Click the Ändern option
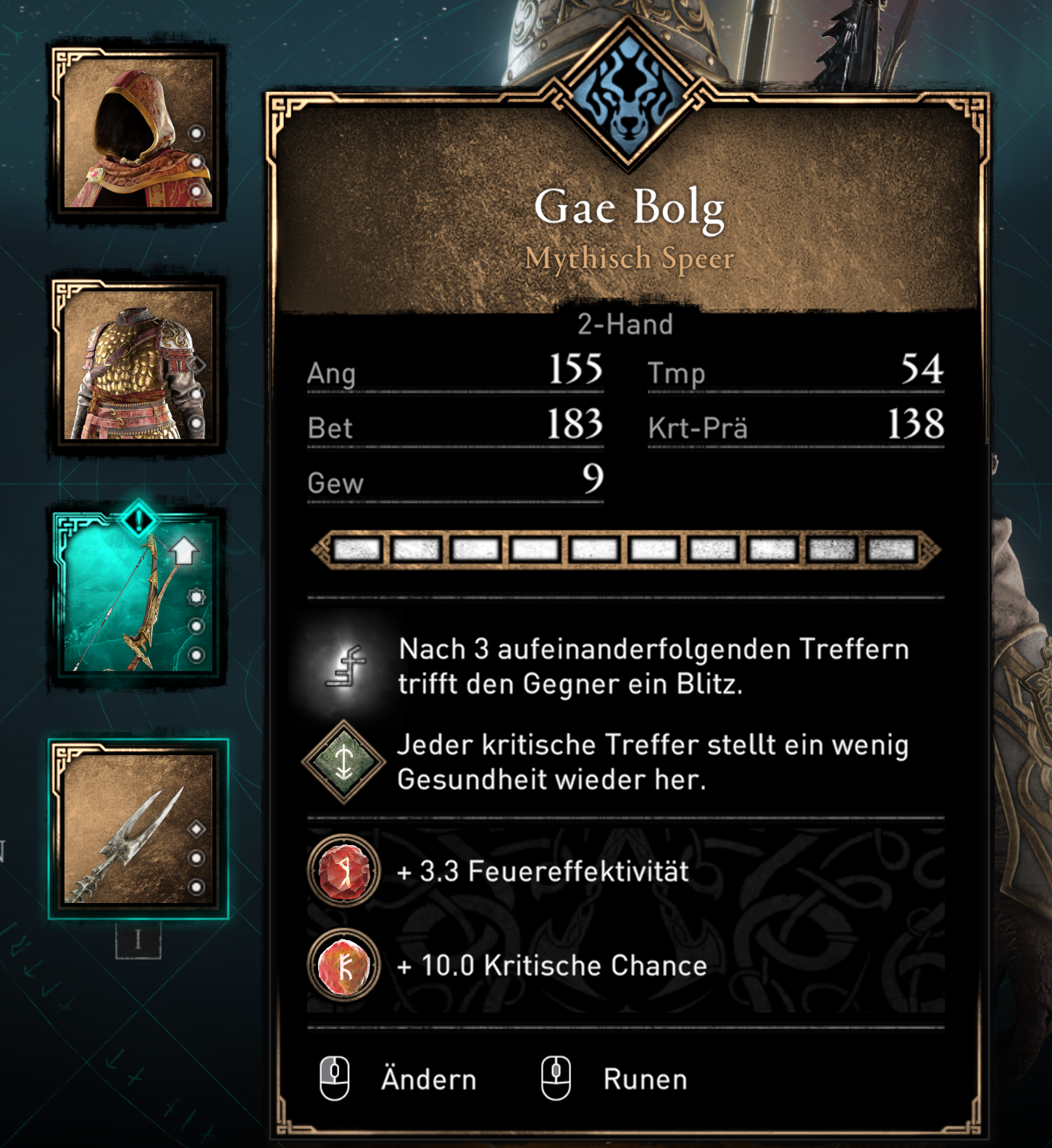This screenshot has height=1148, width=1052. (x=427, y=1079)
